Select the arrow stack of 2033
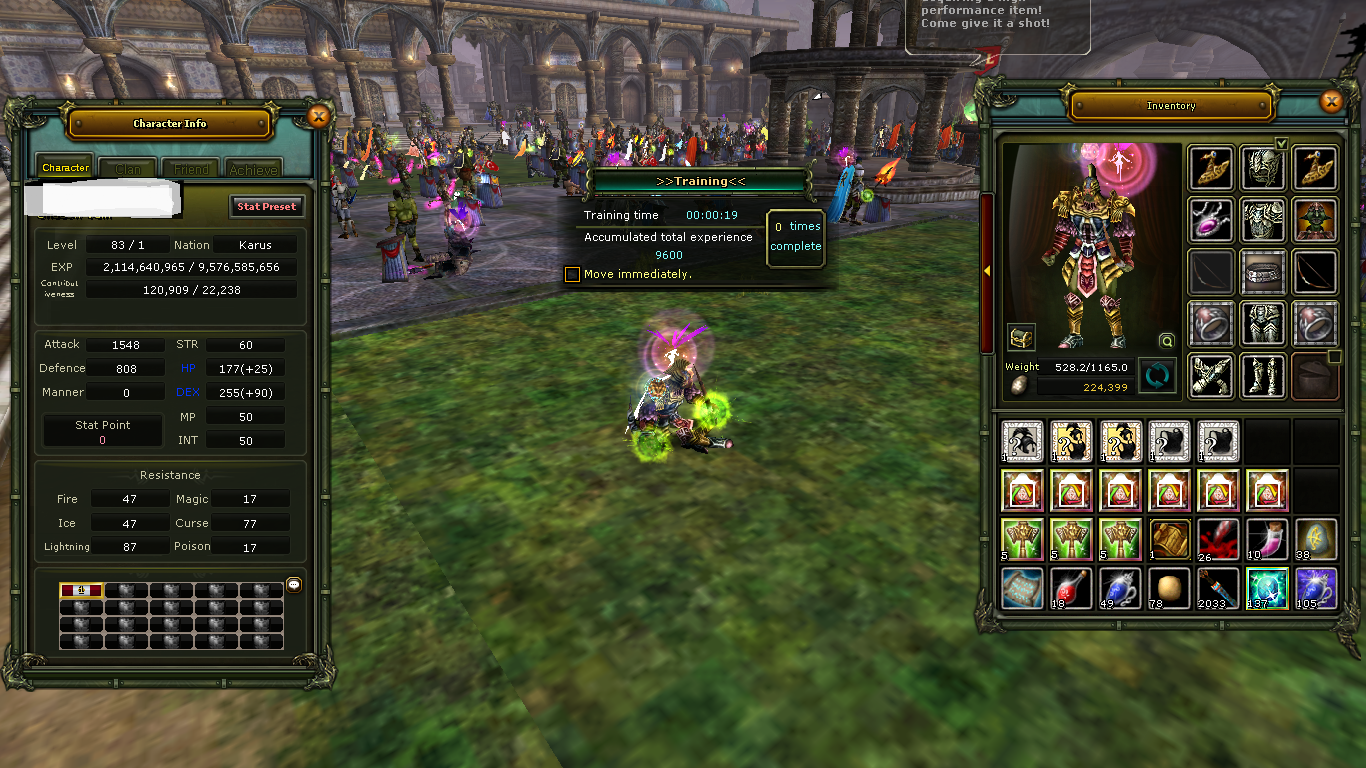Image resolution: width=1366 pixels, height=768 pixels. (x=1218, y=589)
